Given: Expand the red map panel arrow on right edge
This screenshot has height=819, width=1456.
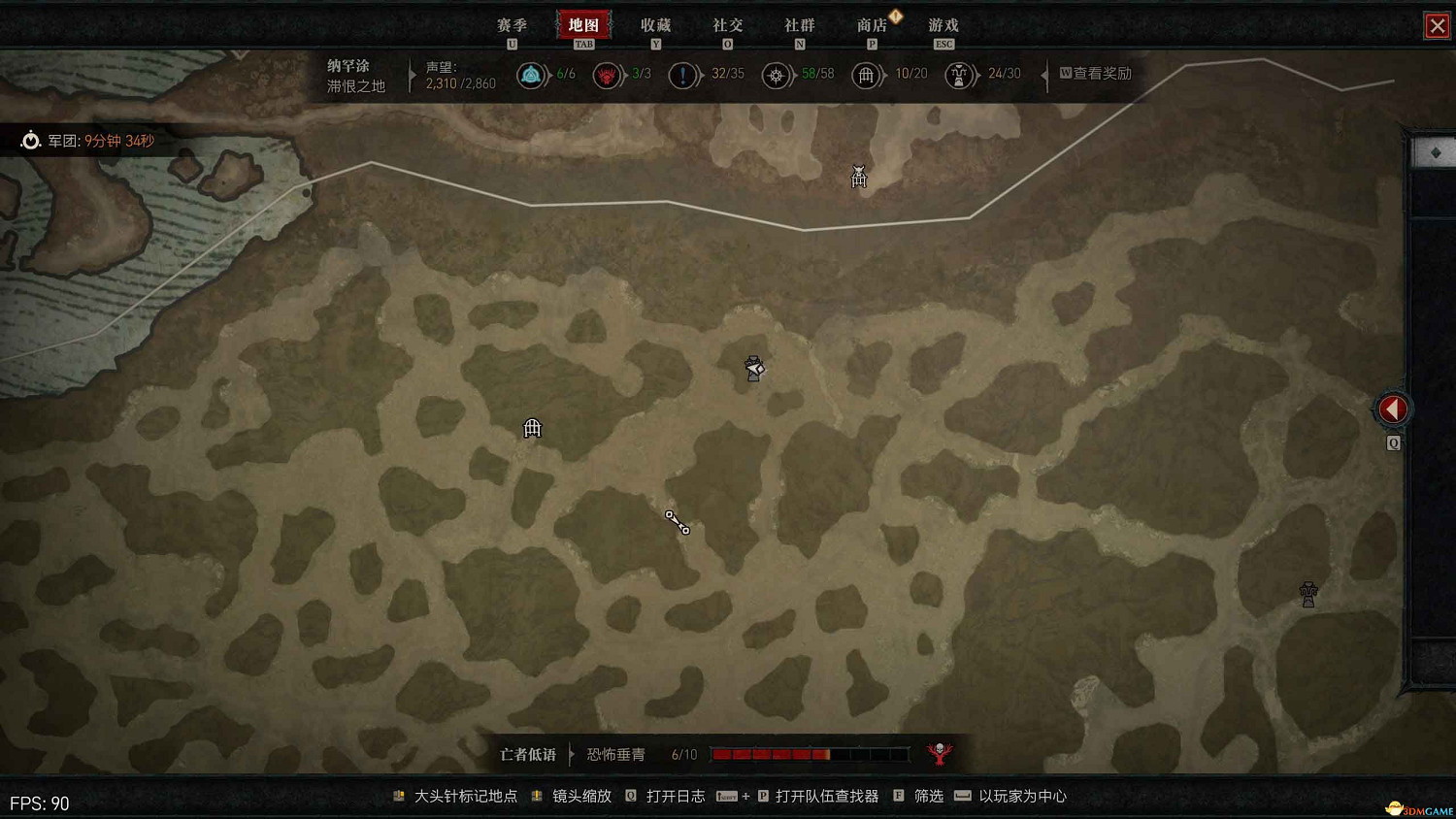Looking at the screenshot, I should pos(1393,409).
